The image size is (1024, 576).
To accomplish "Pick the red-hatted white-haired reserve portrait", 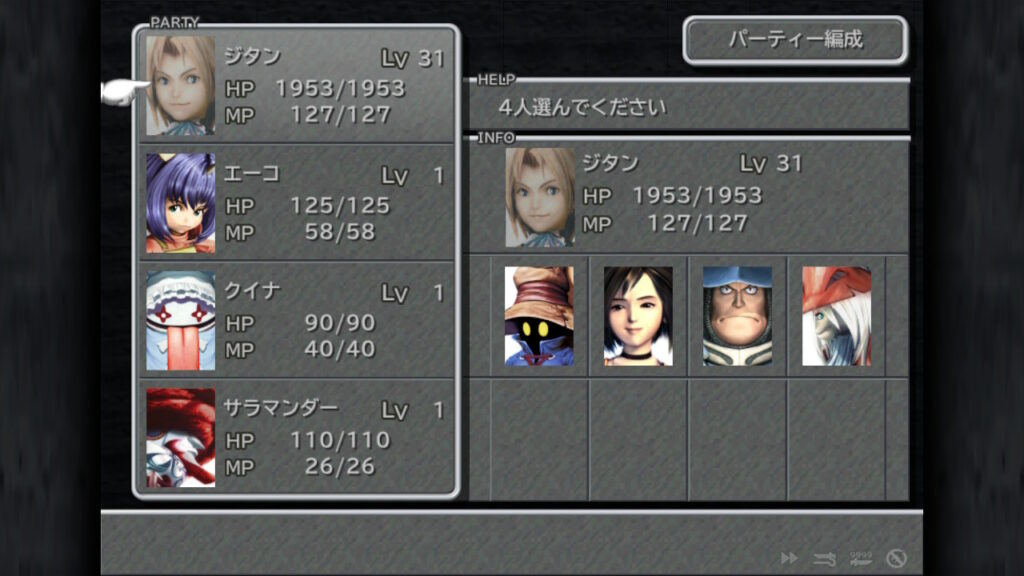I will (x=836, y=316).
